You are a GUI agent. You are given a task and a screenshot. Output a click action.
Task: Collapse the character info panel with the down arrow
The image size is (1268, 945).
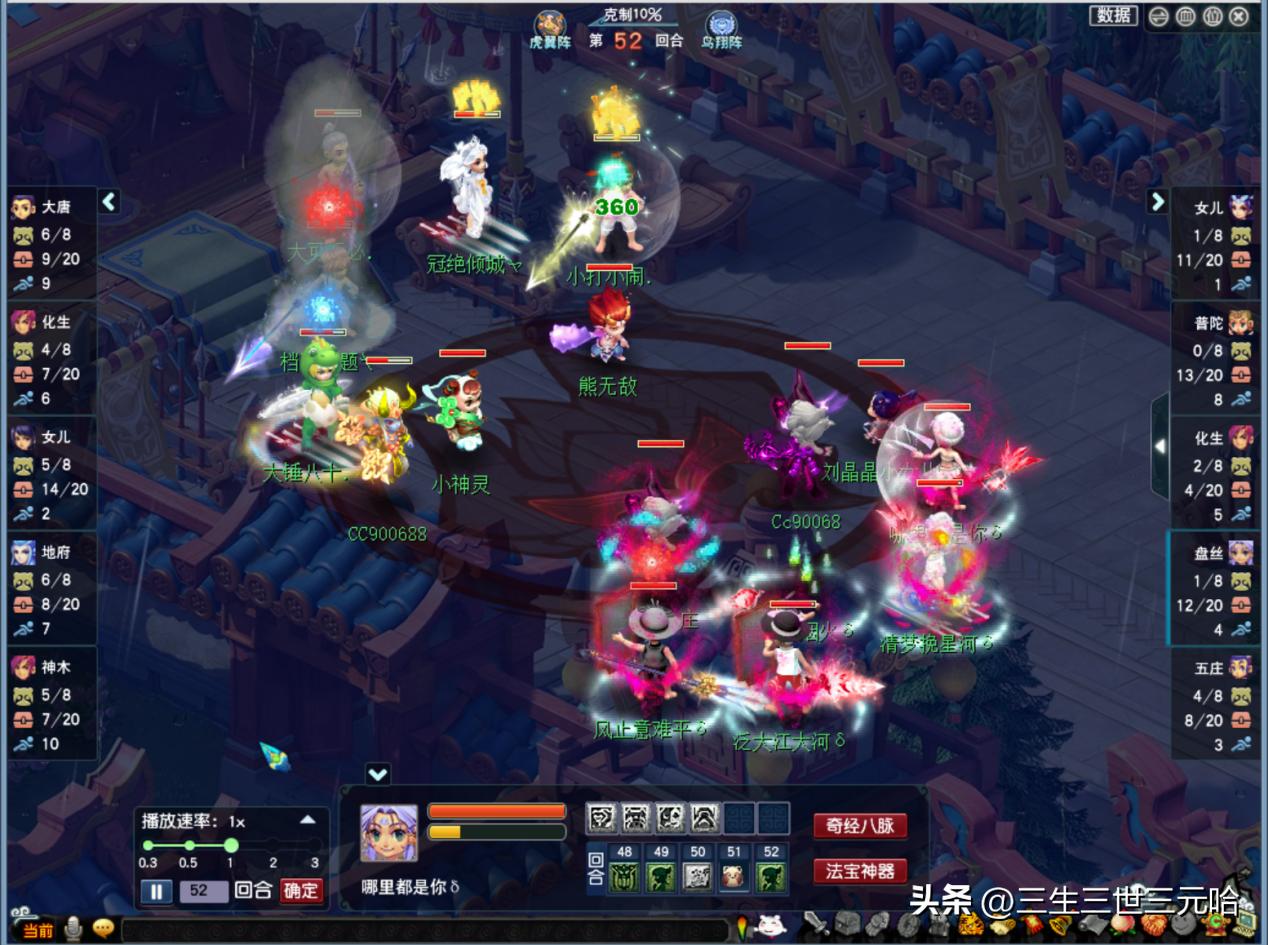point(378,773)
